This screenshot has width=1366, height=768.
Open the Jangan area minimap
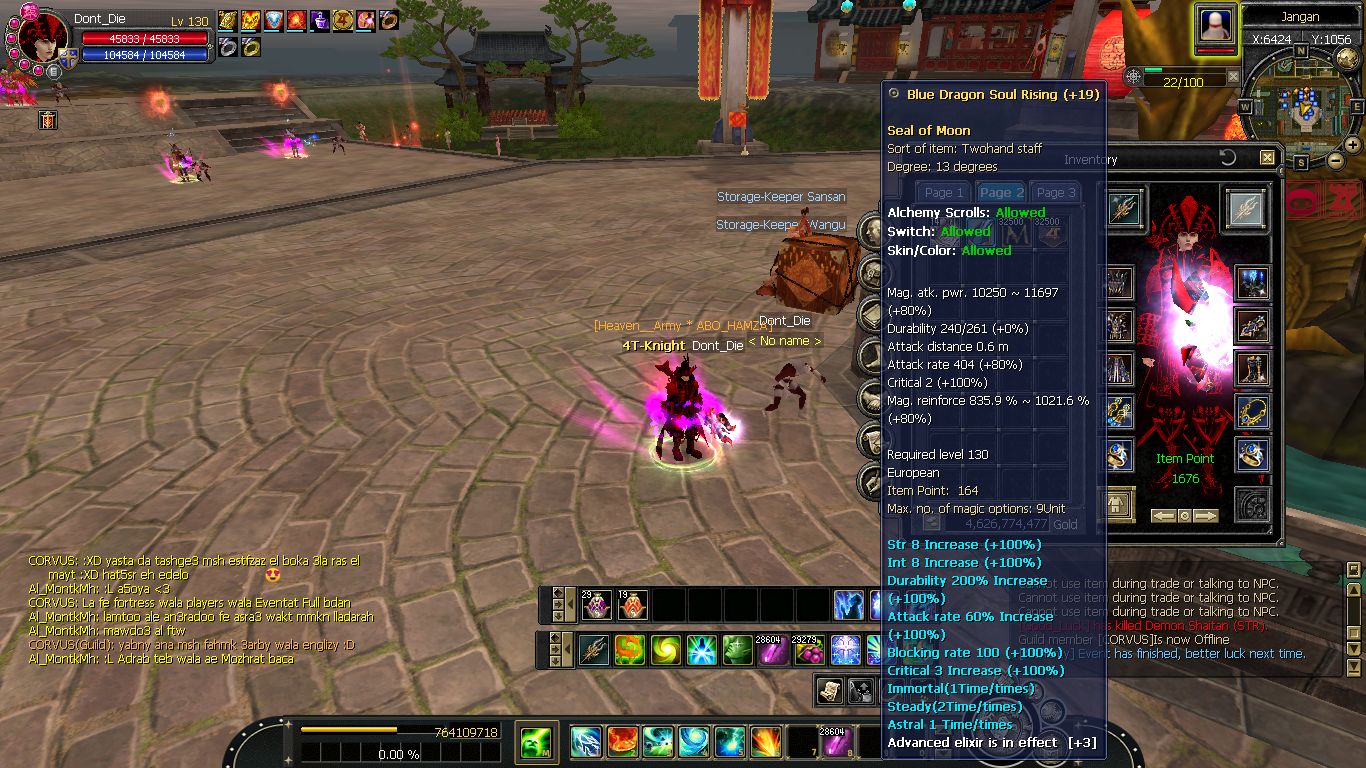tap(1300, 99)
